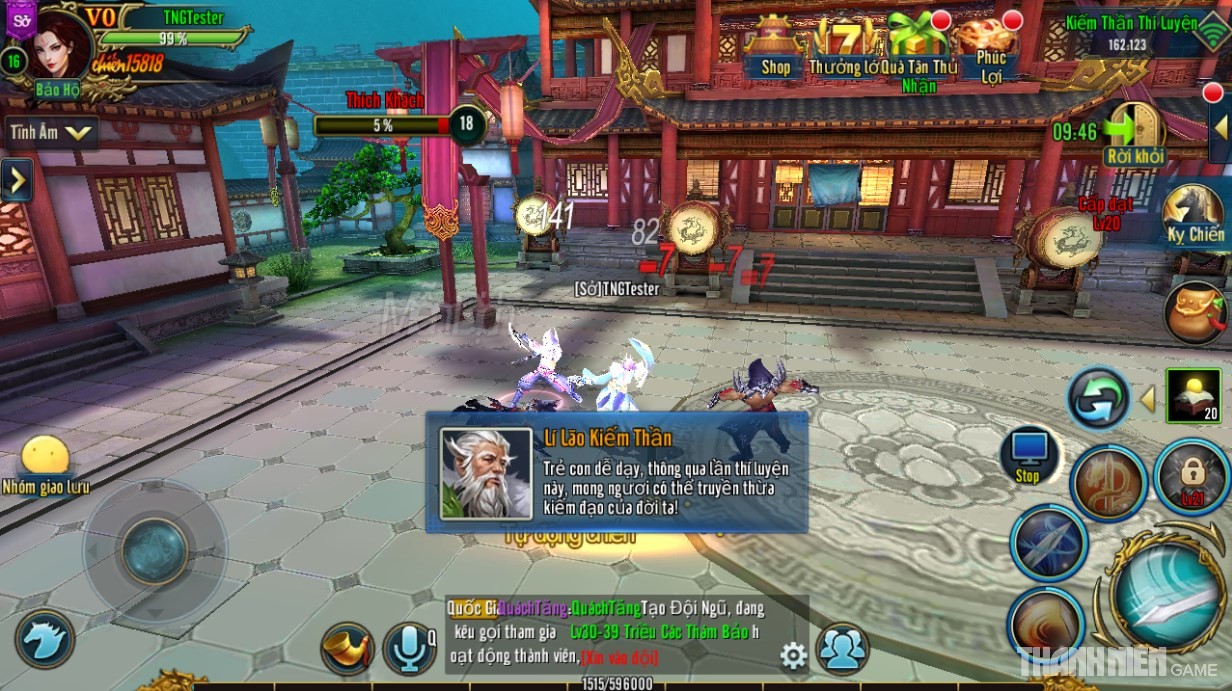Click the swap target cycle button
The height and width of the screenshot is (691, 1232).
pos(1098,397)
